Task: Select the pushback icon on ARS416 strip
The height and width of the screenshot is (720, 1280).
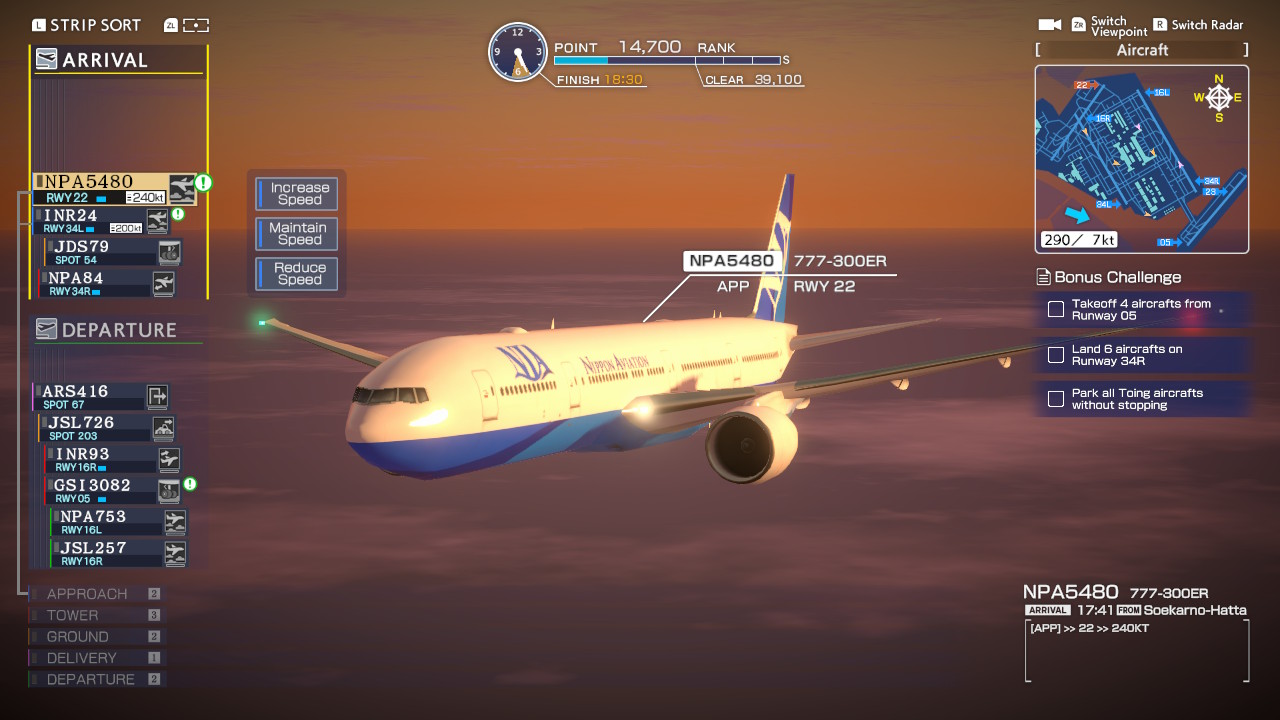Action: (x=159, y=397)
